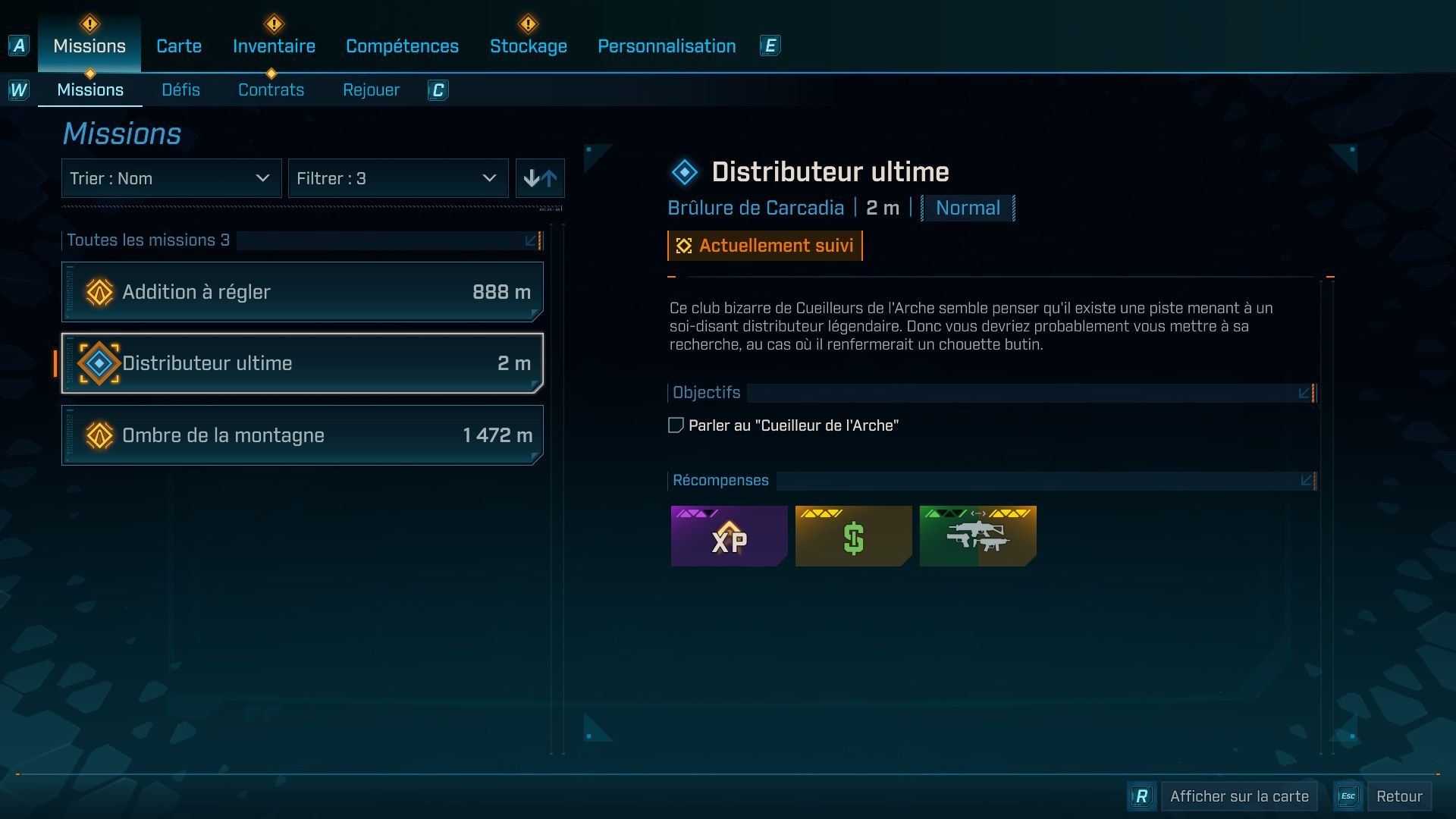The image size is (1456, 819).
Task: Open the Filtrer : 3 dropdown
Action: 398,178
